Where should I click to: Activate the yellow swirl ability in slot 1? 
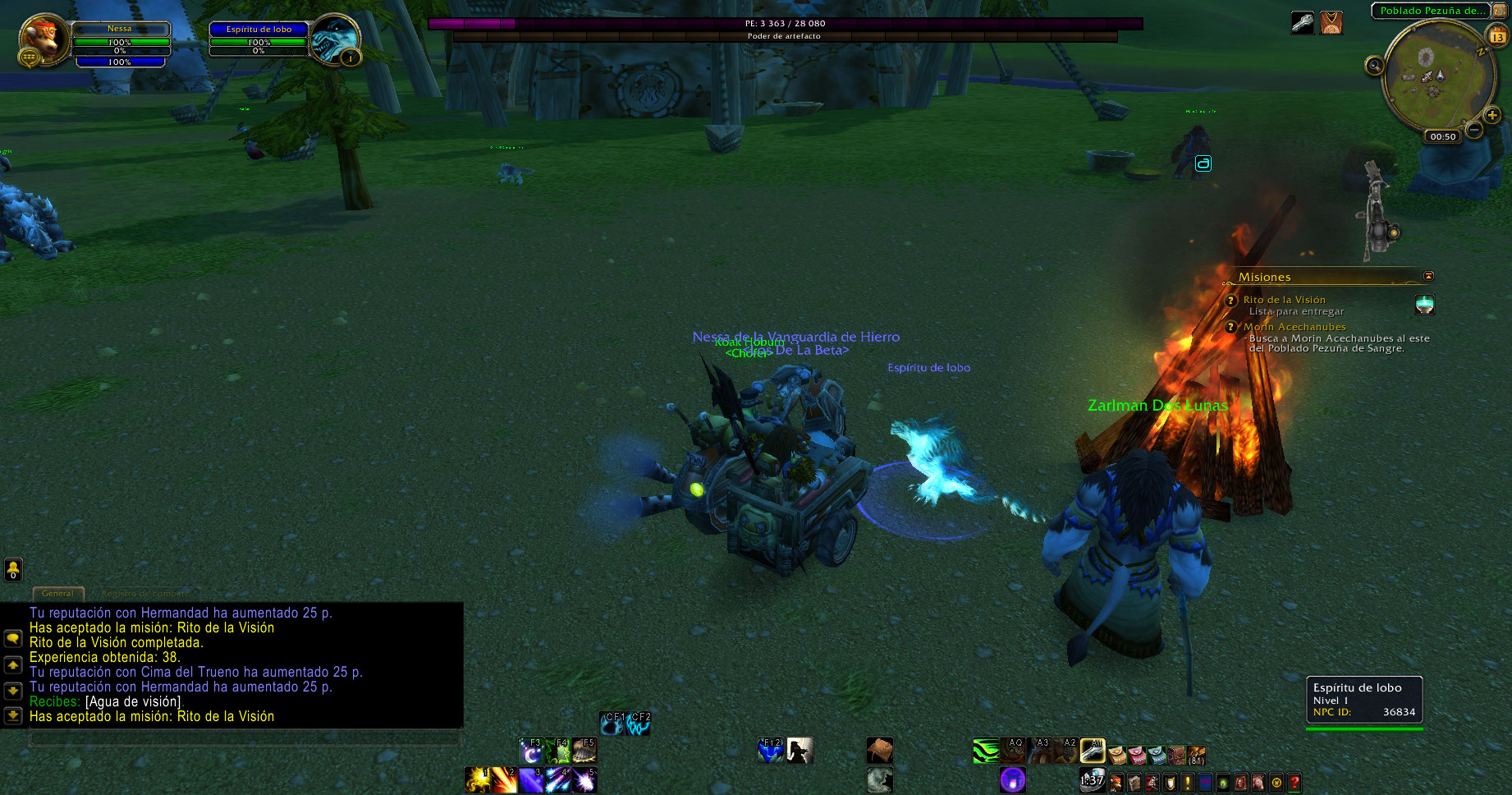[x=477, y=780]
